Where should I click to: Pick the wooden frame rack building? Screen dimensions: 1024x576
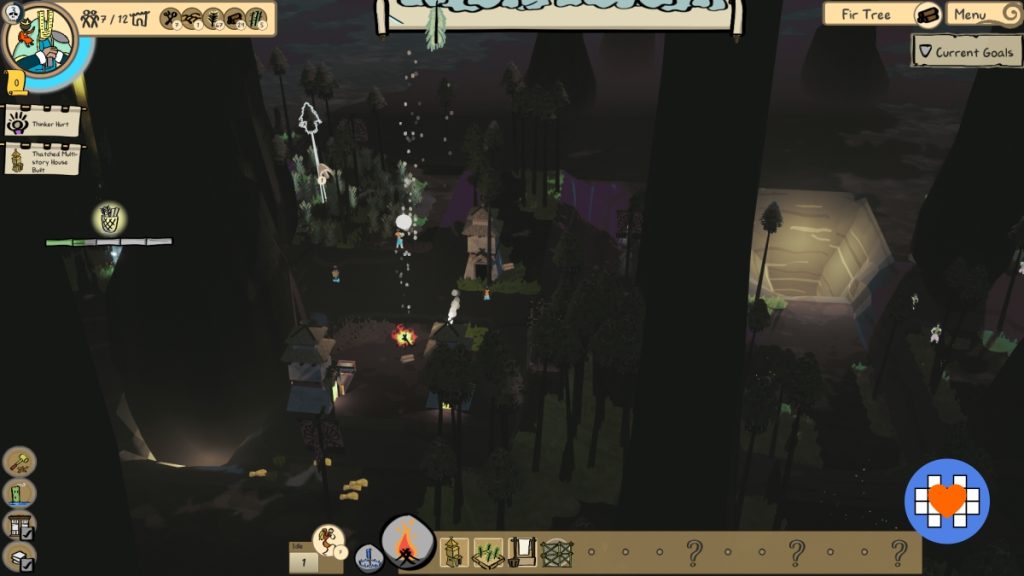pyautogui.click(x=521, y=552)
